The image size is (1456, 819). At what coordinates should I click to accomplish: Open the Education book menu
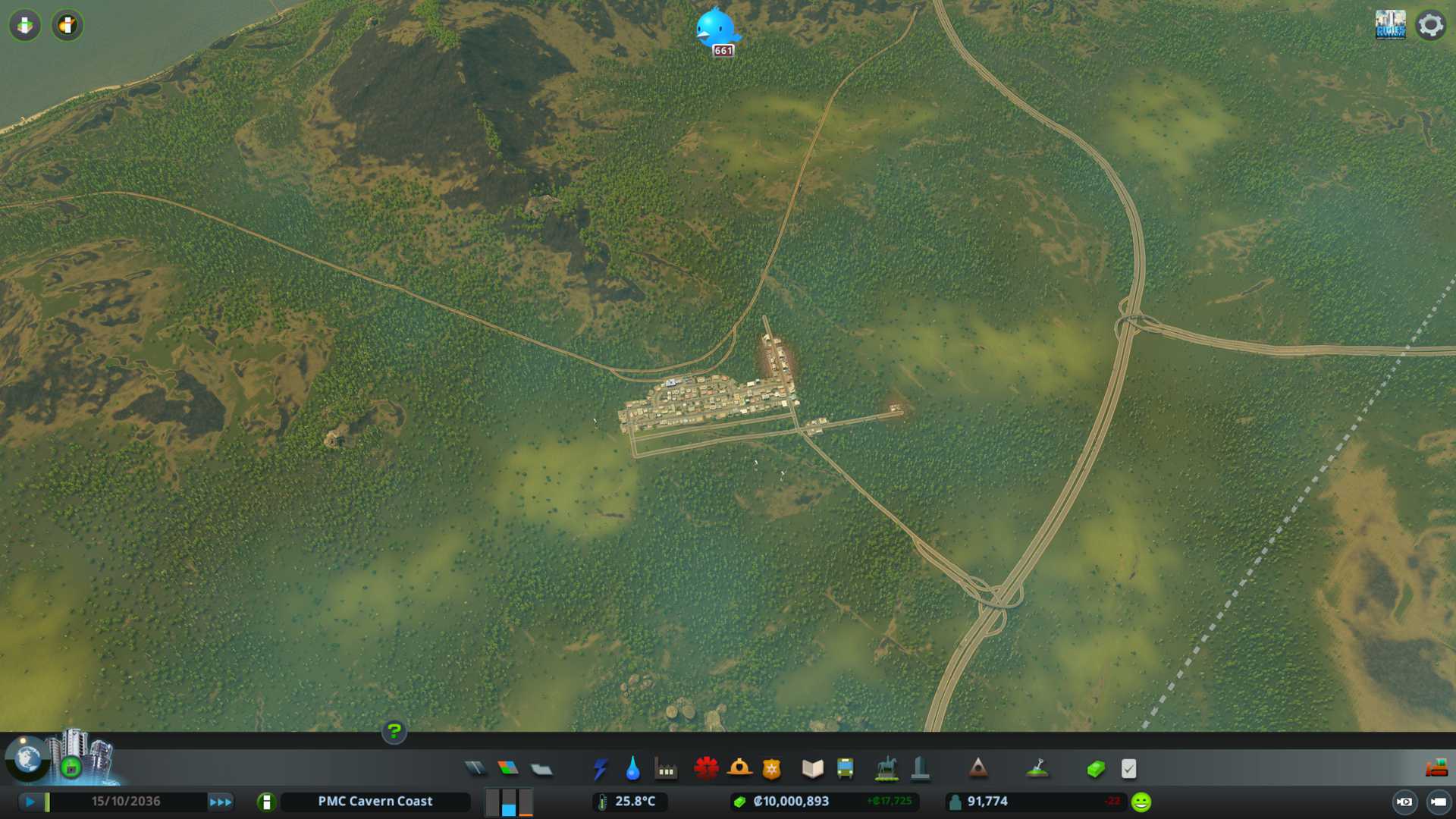coord(812,769)
